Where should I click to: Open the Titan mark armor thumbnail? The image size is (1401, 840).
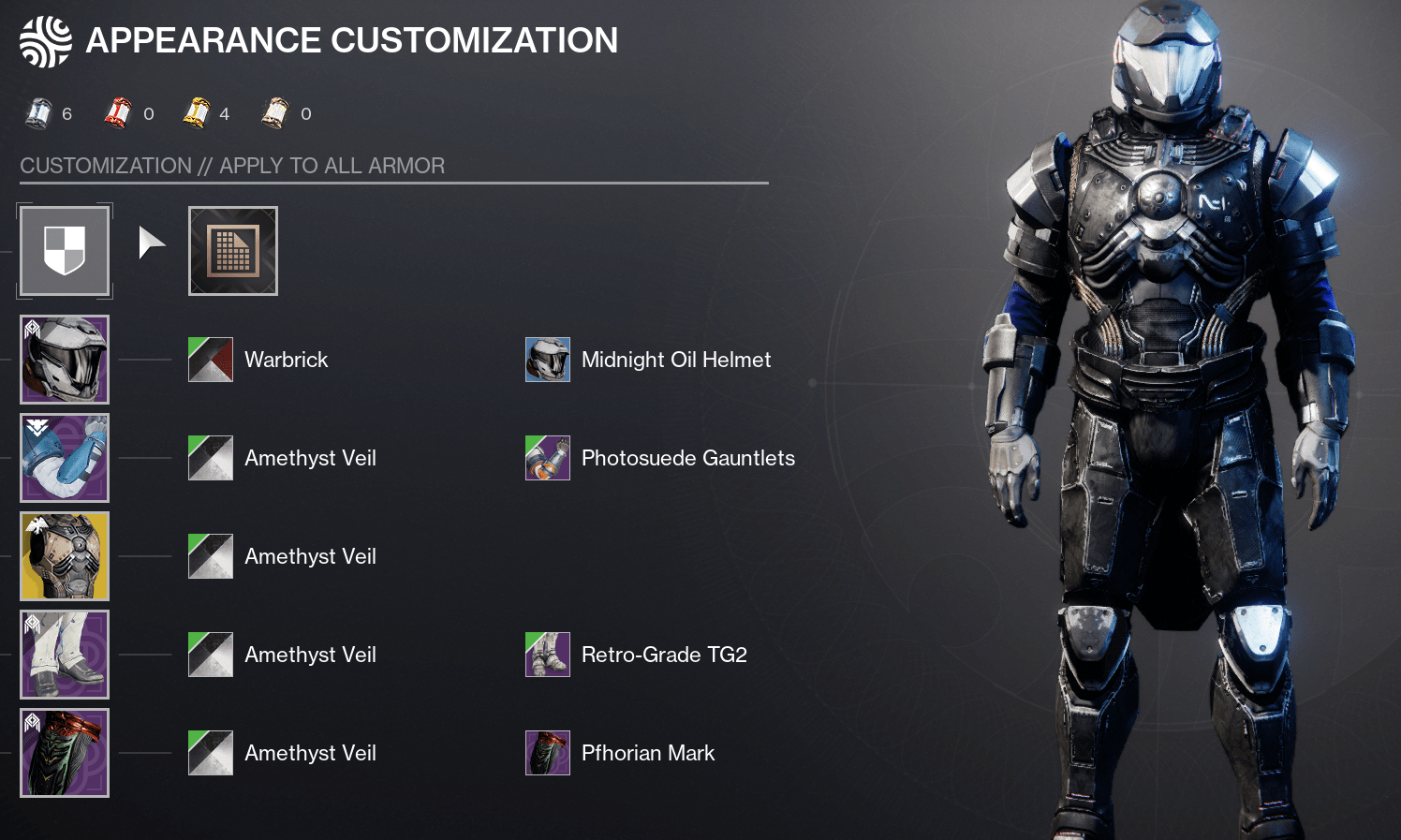(x=64, y=753)
